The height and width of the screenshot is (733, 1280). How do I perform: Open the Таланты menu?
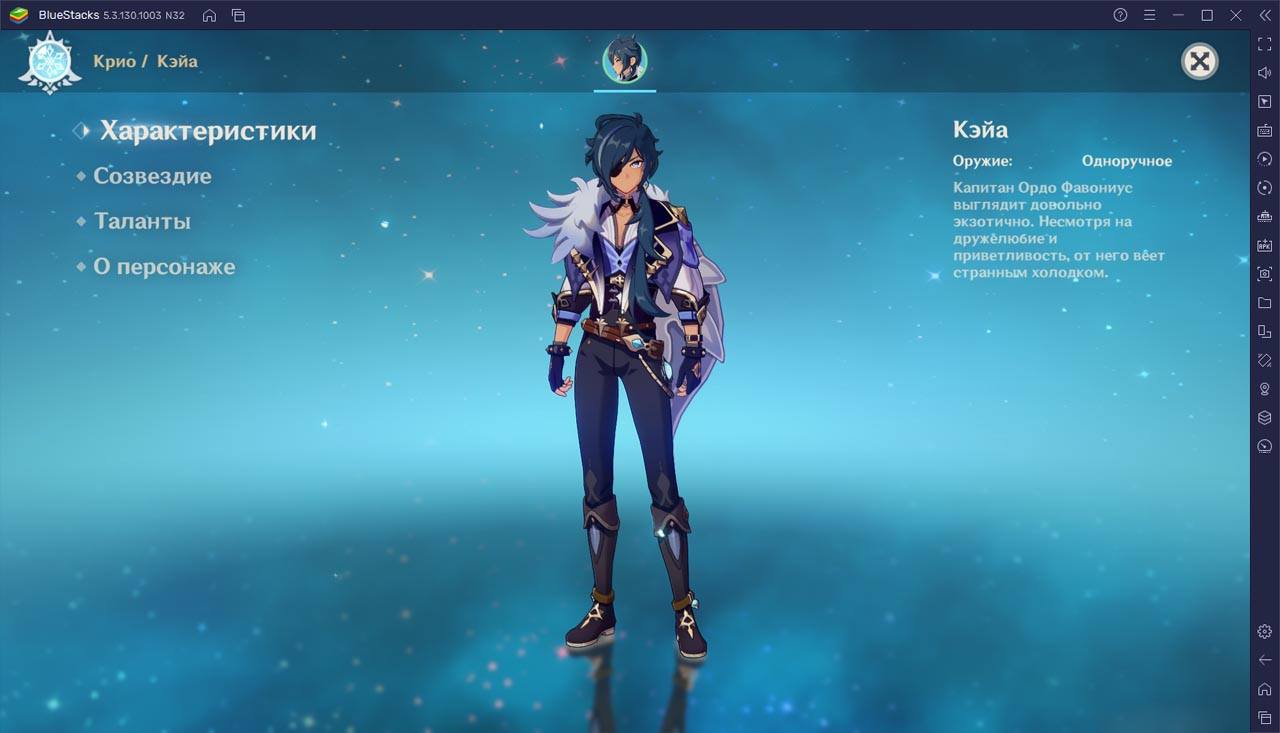(142, 221)
